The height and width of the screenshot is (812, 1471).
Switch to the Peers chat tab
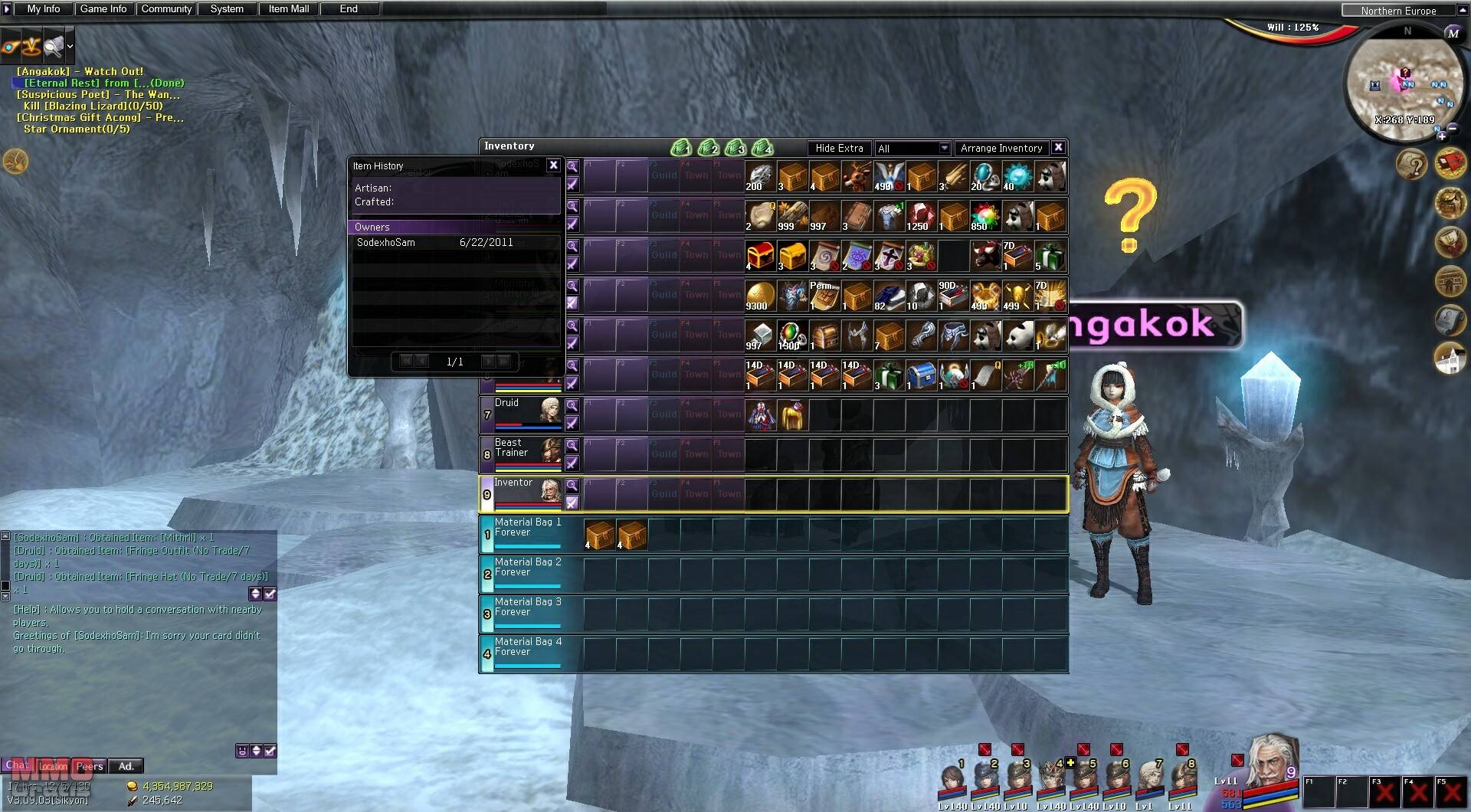coord(90,766)
